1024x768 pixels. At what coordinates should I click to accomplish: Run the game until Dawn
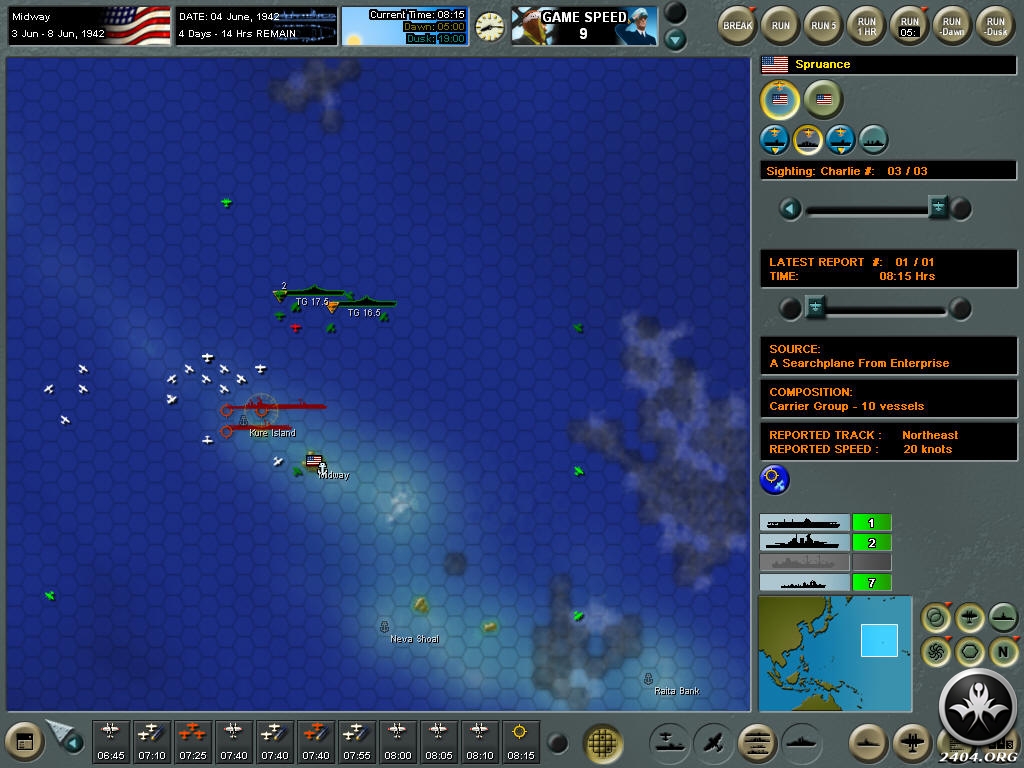click(952, 25)
